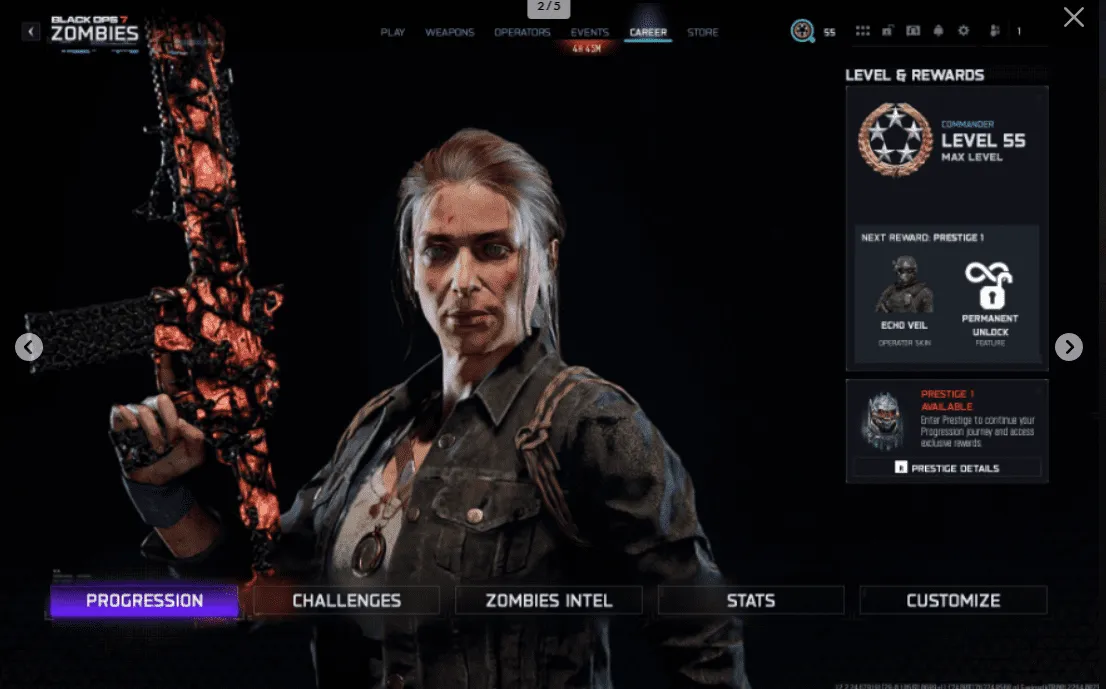Open the grid menu icon
Viewport: 1106px width, 689px height.
coord(862,31)
